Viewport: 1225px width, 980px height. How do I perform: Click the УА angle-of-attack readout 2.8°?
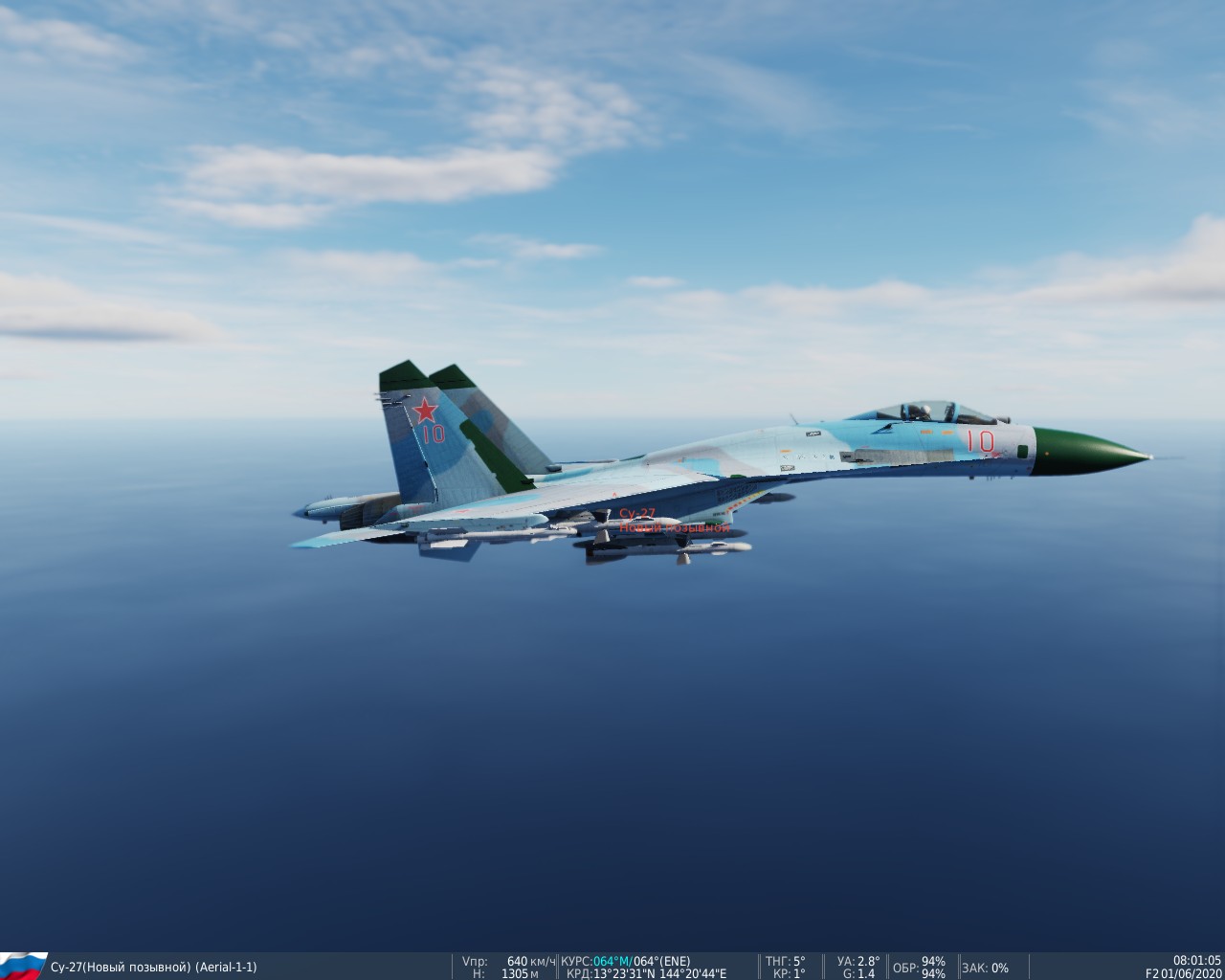pos(856,961)
